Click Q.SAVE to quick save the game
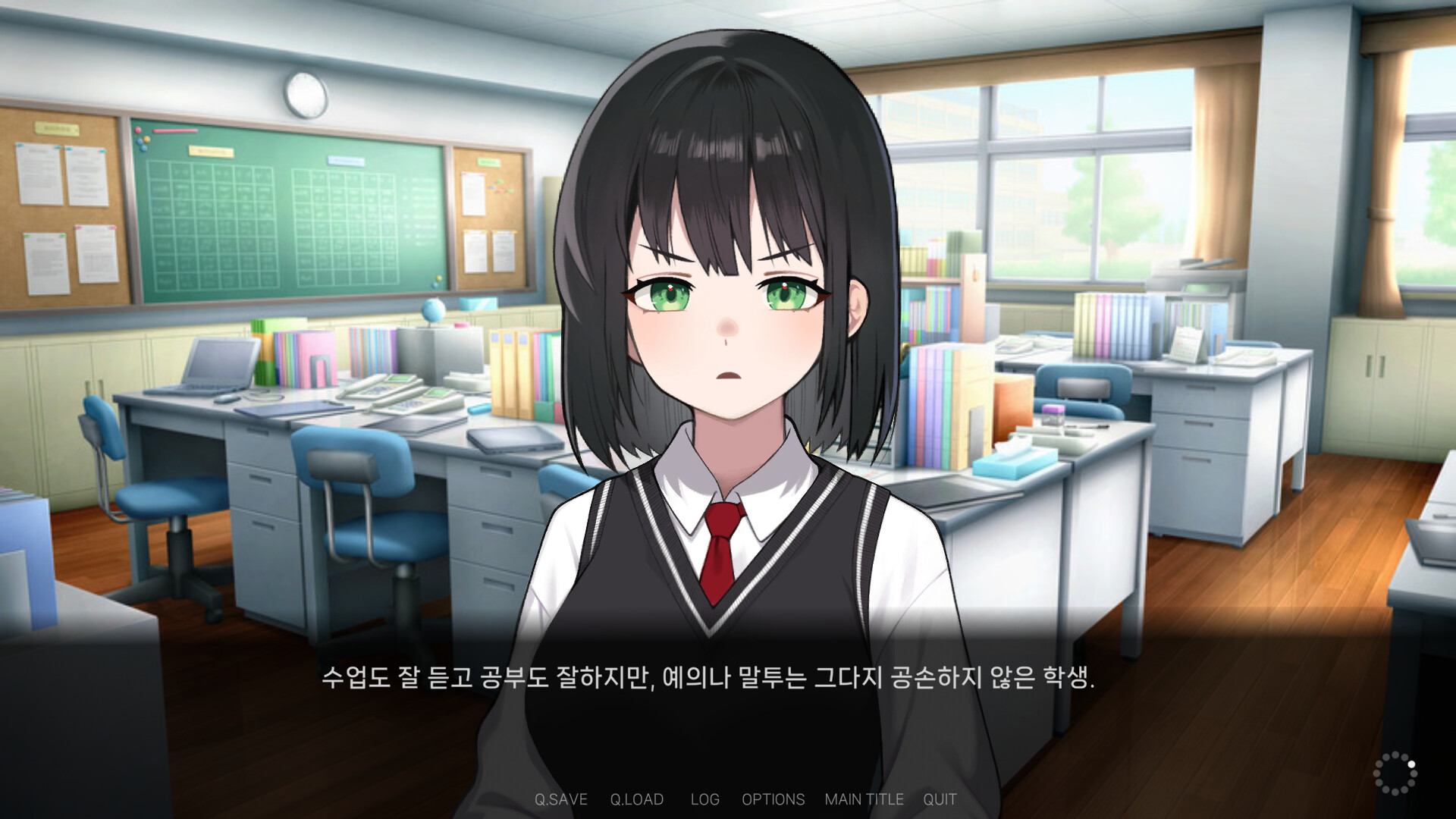The width and height of the screenshot is (1456, 819). click(x=560, y=799)
